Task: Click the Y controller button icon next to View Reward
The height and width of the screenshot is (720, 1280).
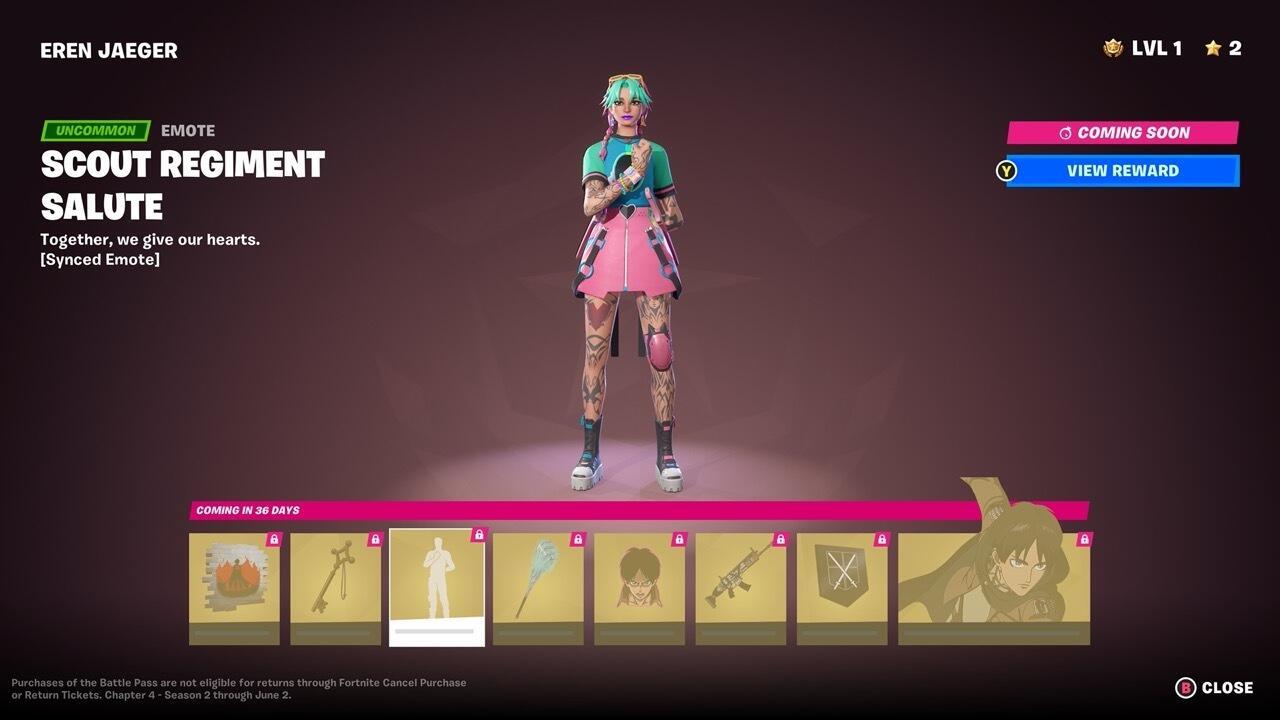Action: coord(1007,170)
